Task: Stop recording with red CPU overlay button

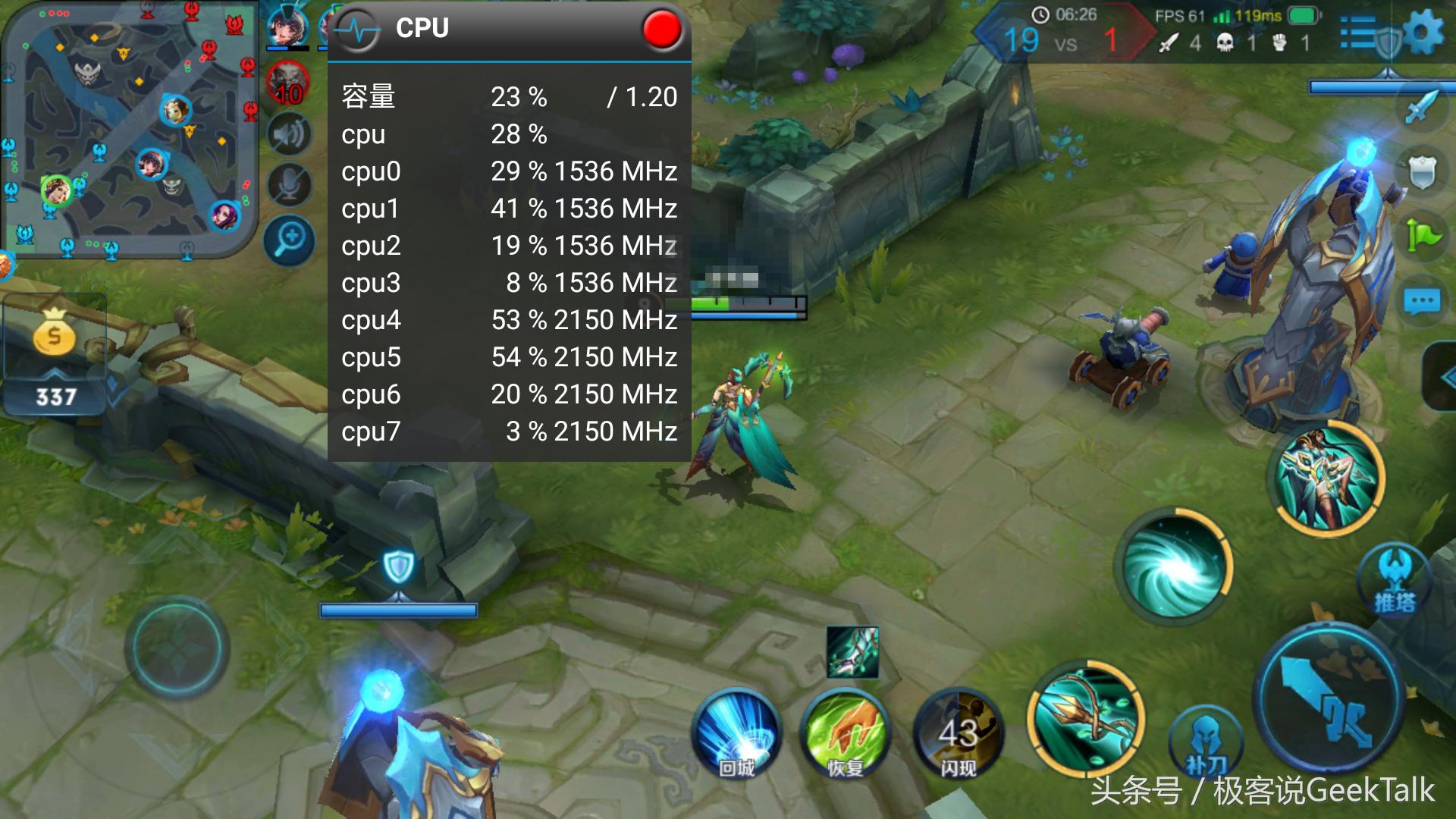Action: click(661, 30)
